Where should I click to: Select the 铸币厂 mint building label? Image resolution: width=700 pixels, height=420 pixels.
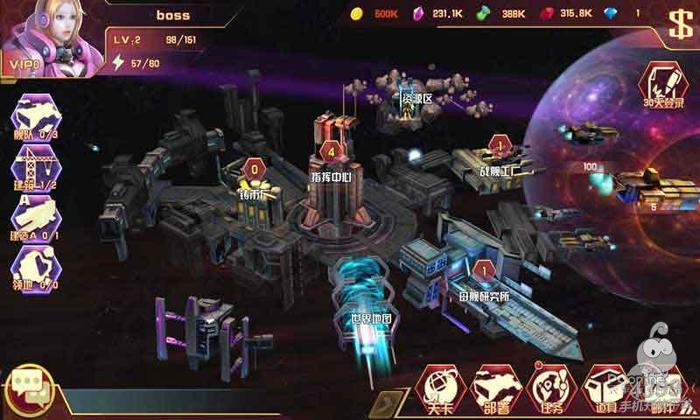click(x=254, y=194)
